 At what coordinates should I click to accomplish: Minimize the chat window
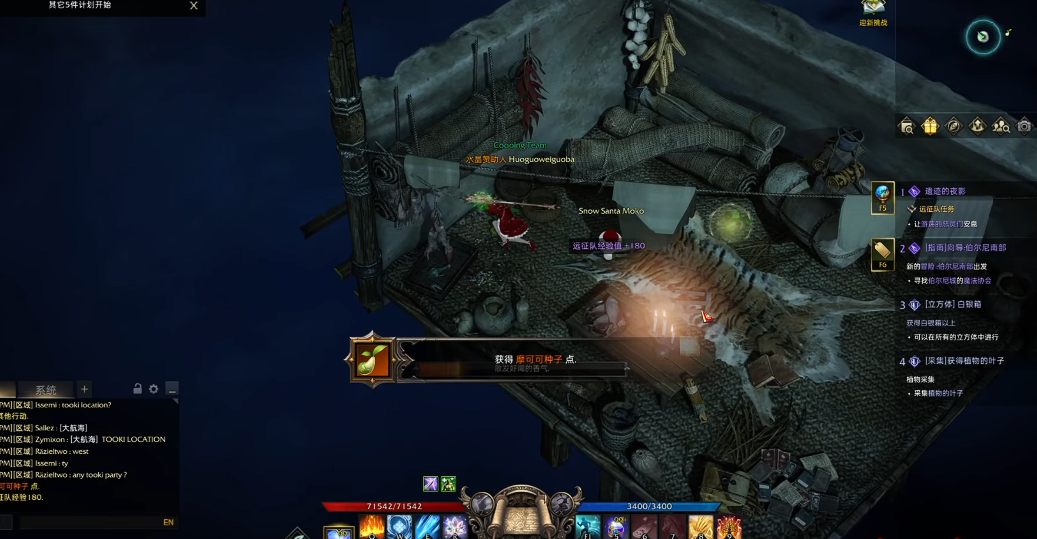pyautogui.click(x=171, y=389)
